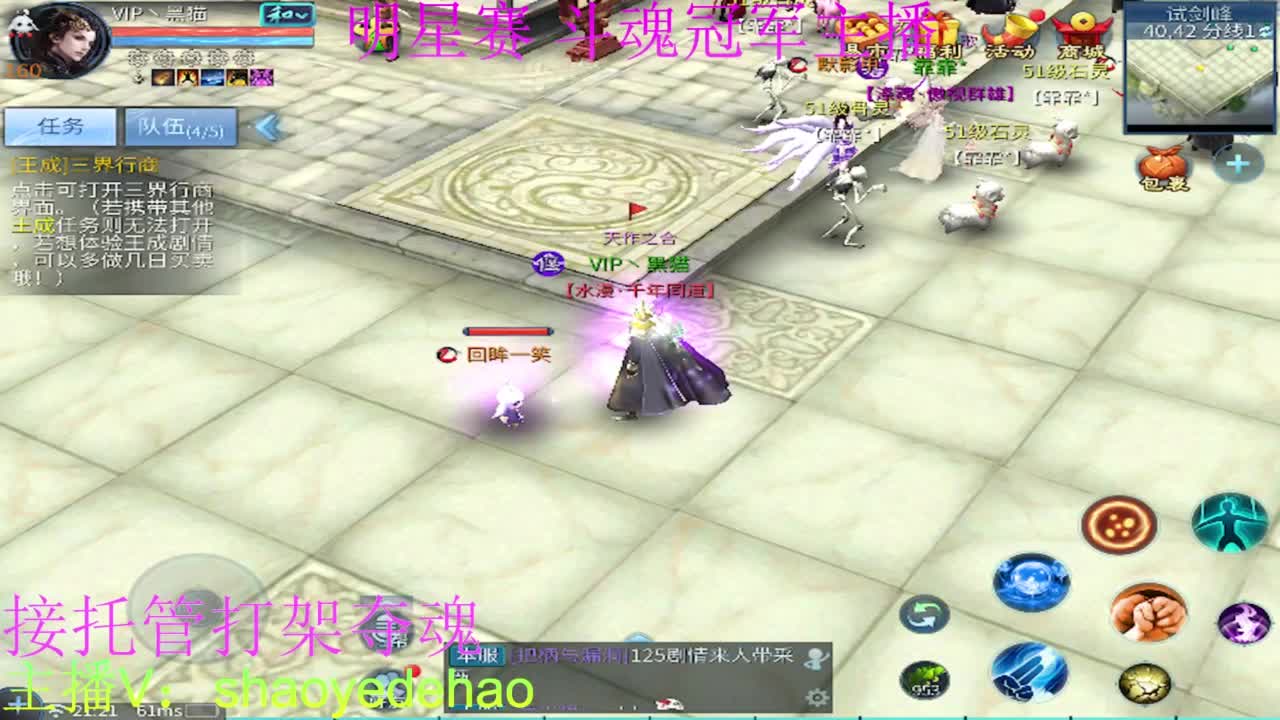
Task: Use the green herb item showing 953
Action: pyautogui.click(x=926, y=680)
